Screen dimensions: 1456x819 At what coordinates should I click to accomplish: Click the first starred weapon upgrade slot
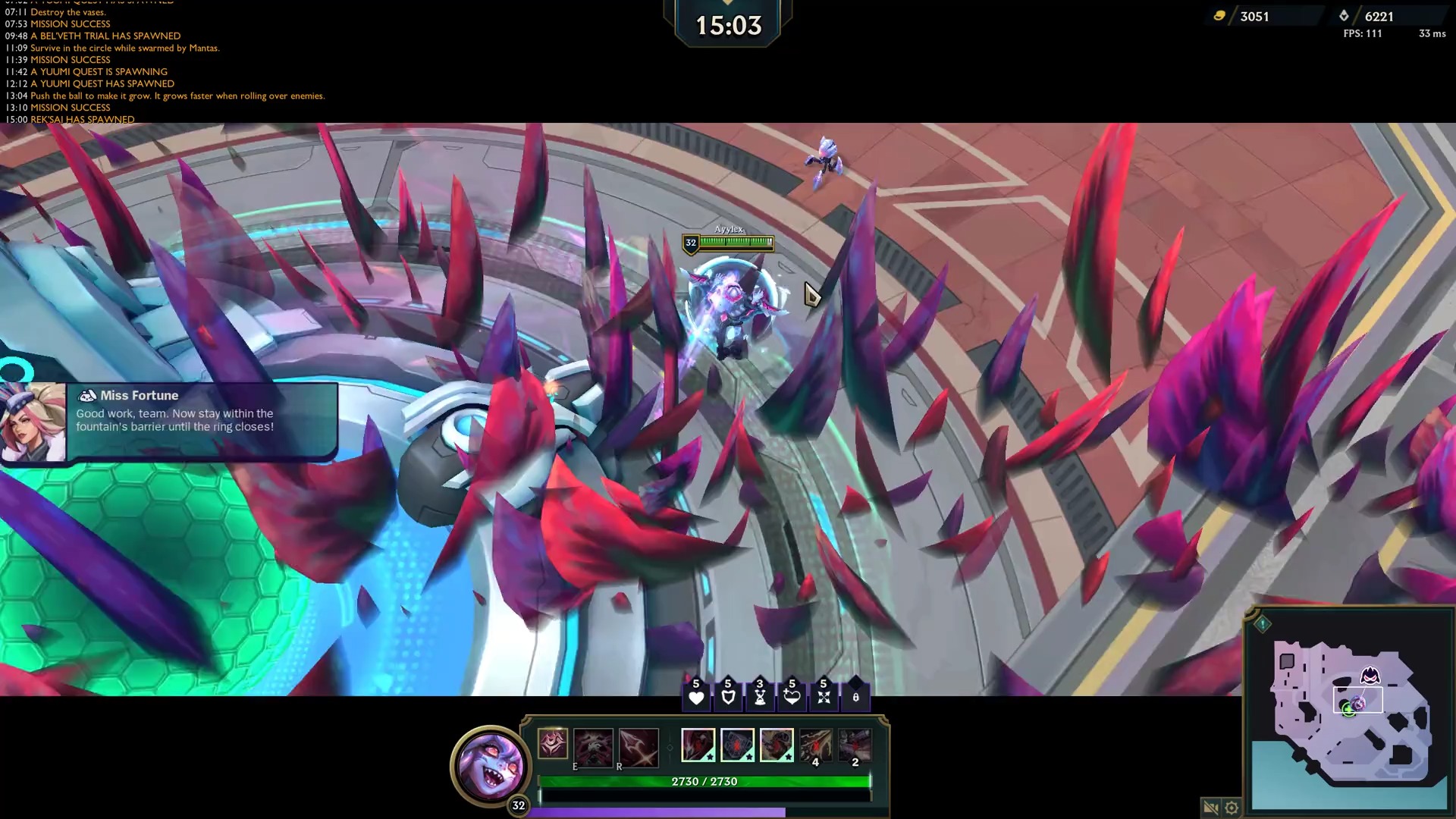coord(698,746)
